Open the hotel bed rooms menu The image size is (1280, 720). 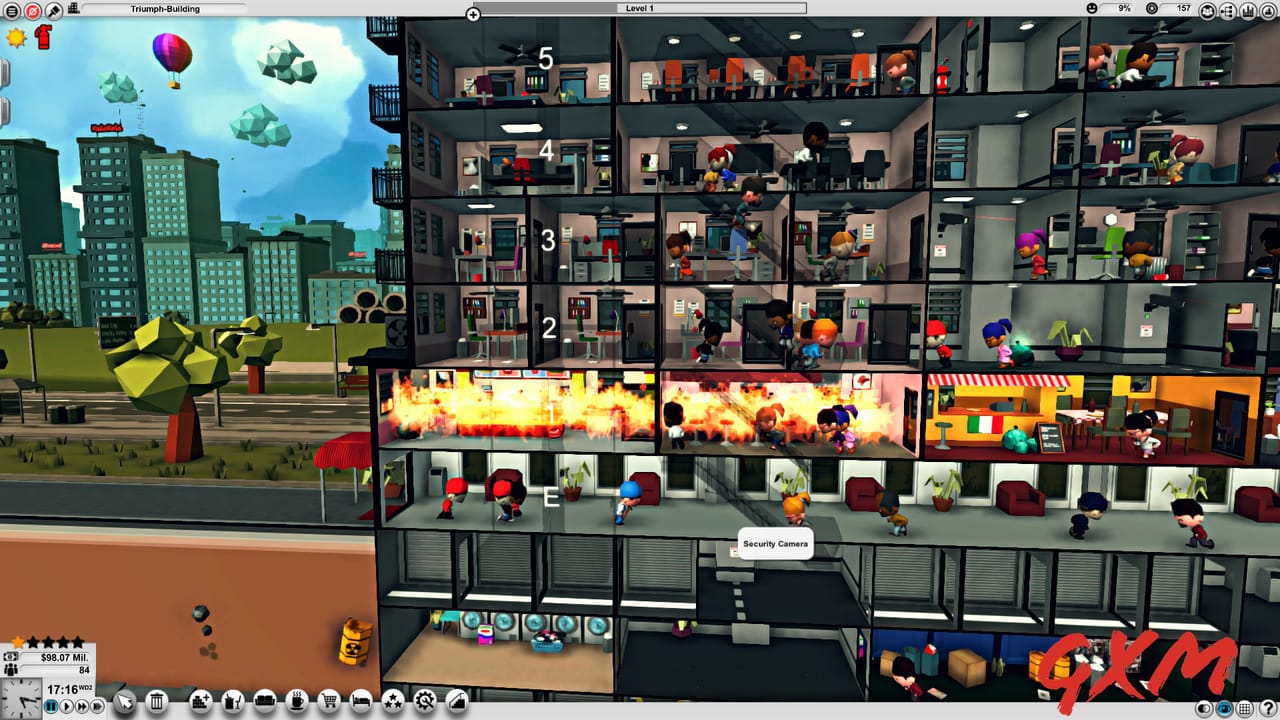(361, 702)
